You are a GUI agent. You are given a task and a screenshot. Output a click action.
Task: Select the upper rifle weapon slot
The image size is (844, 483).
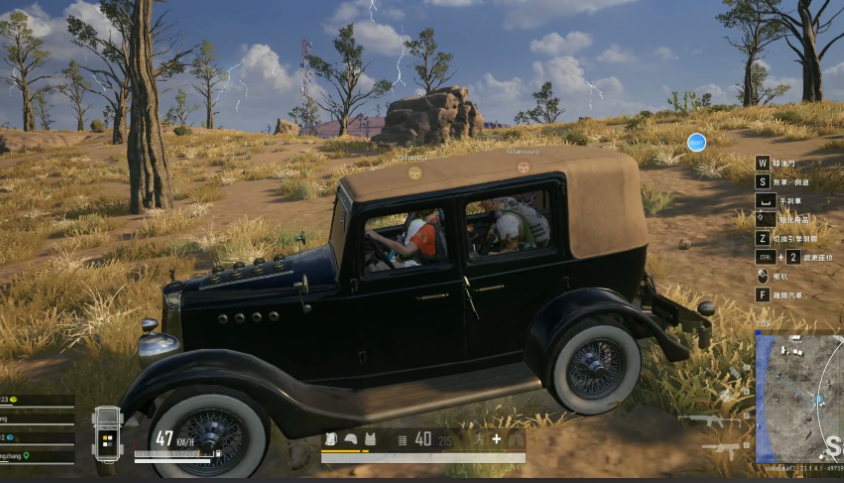click(x=712, y=420)
